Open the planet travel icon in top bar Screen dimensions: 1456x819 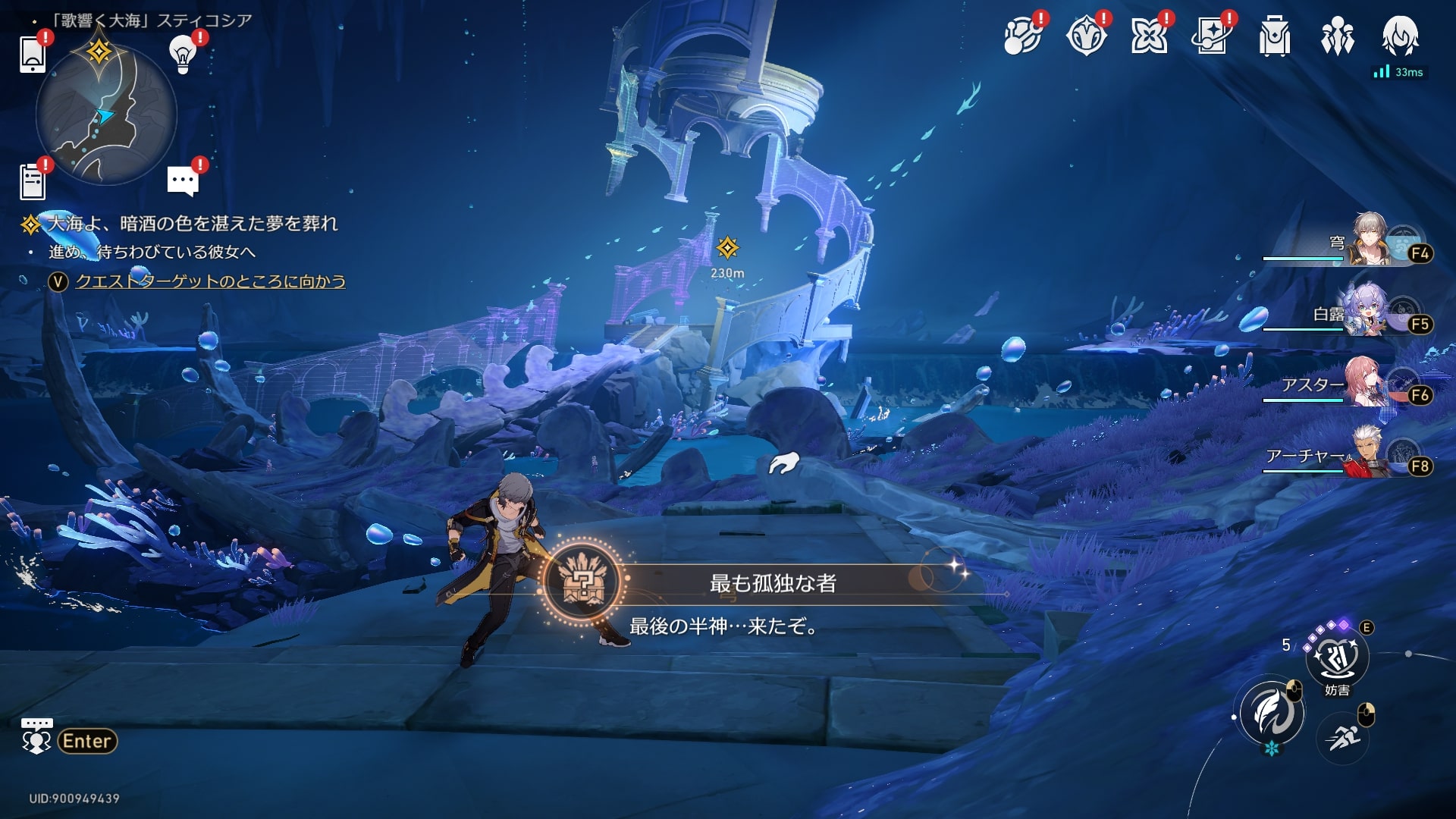point(1021,36)
